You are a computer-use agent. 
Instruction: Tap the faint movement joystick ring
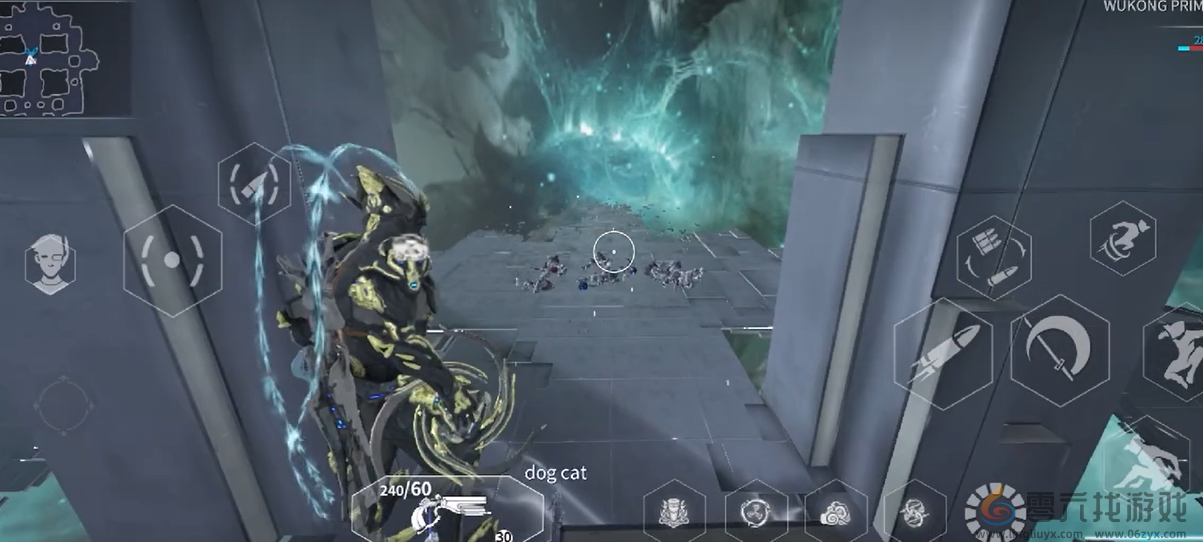(63, 405)
